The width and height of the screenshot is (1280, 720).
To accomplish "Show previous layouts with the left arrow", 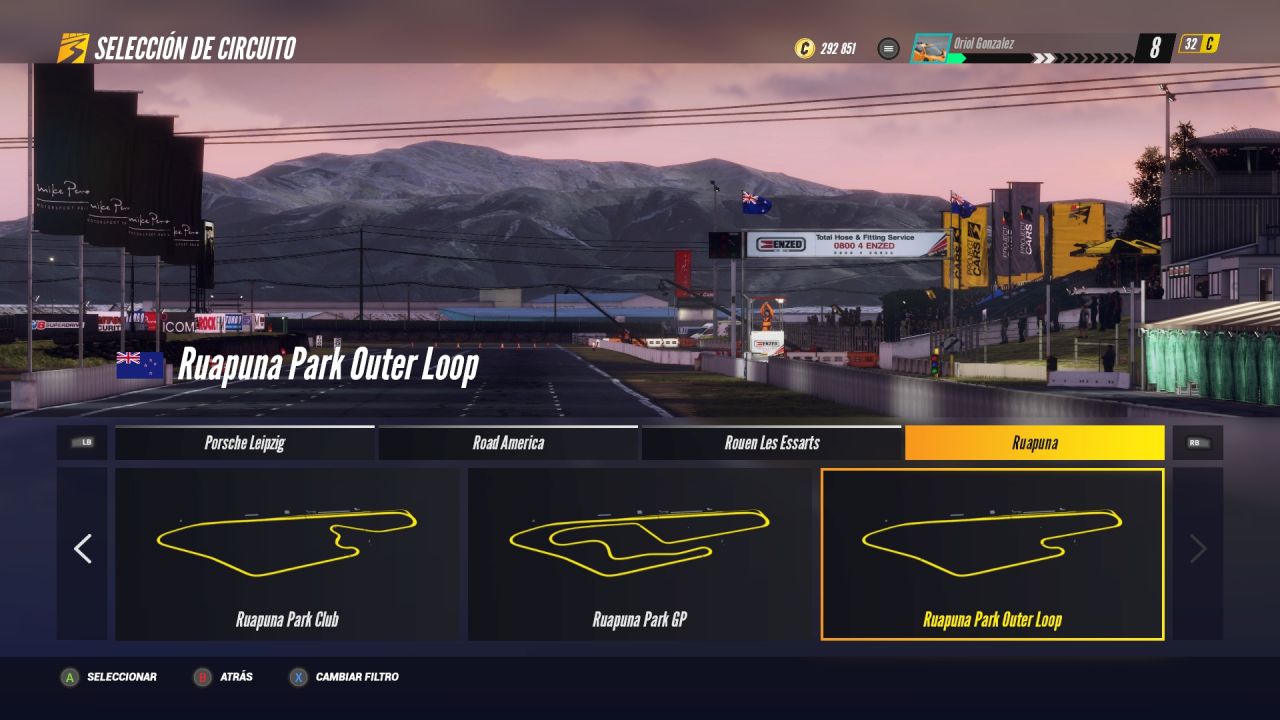I will (82, 549).
